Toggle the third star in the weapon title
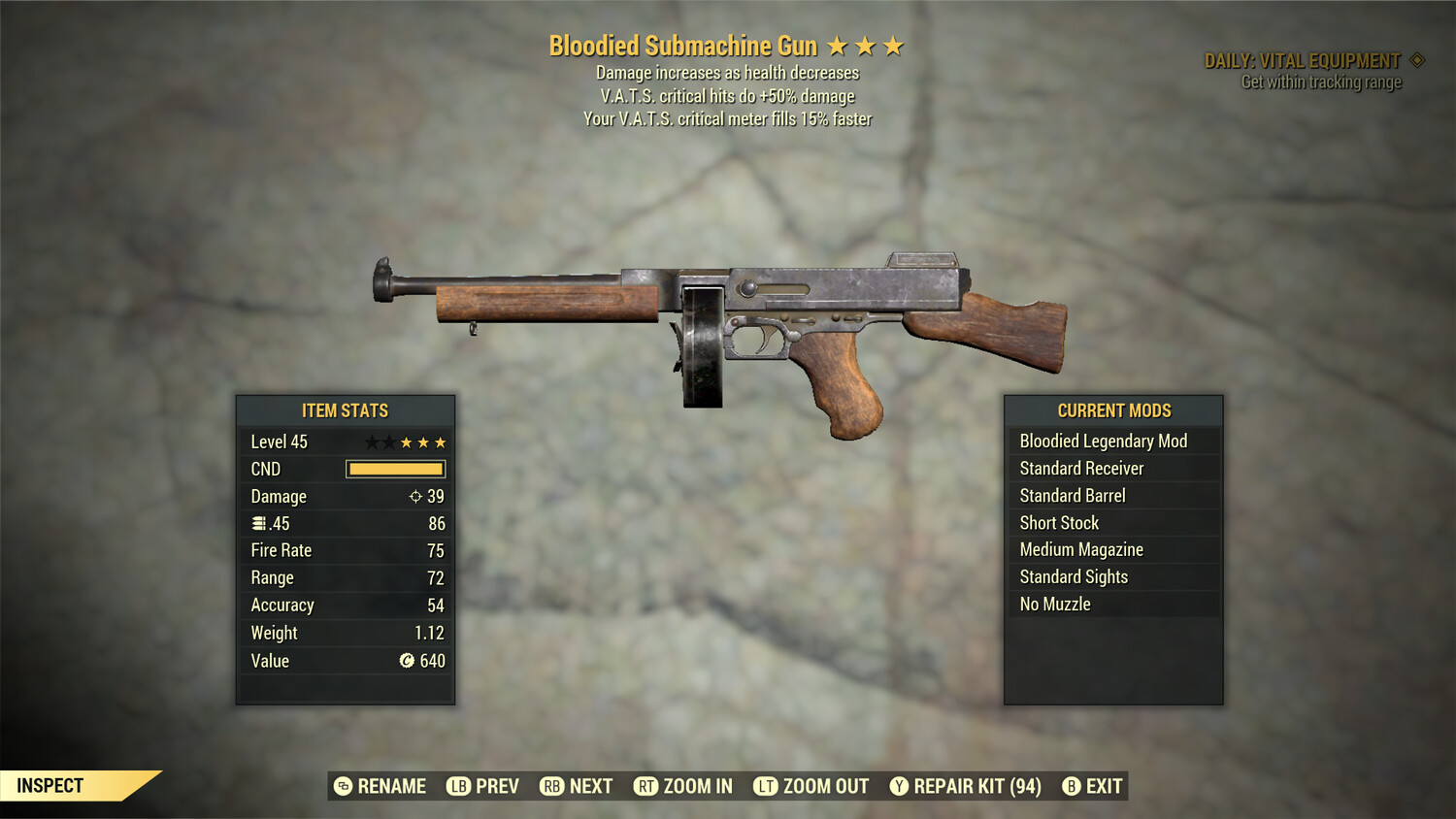 pyautogui.click(x=894, y=45)
